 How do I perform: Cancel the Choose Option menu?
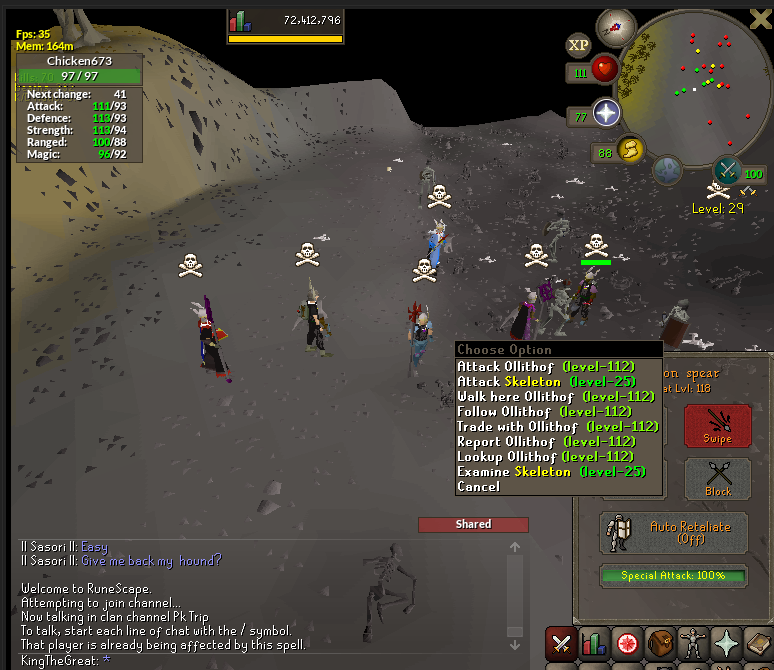pos(478,487)
